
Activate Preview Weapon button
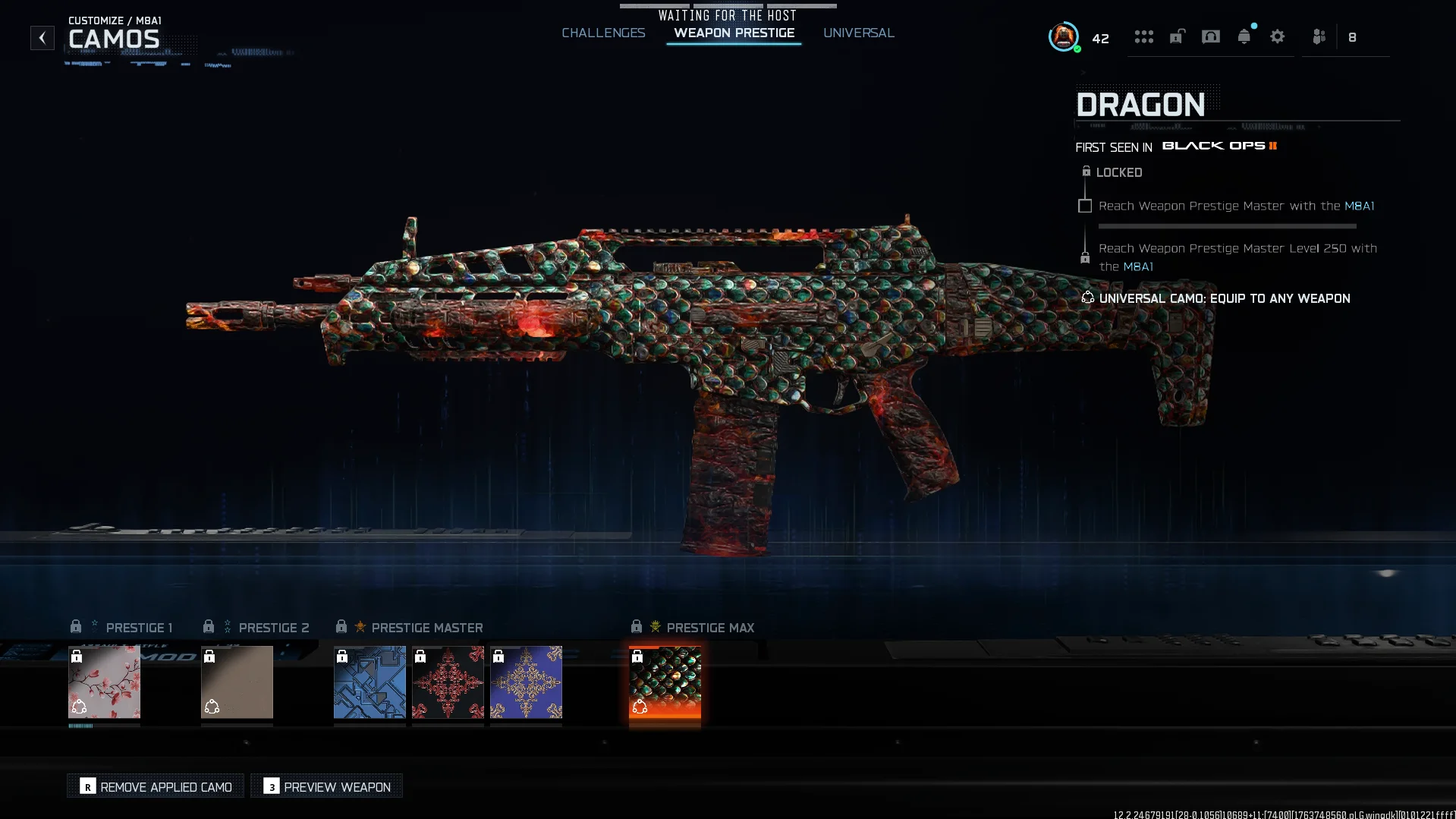pyautogui.click(x=327, y=786)
